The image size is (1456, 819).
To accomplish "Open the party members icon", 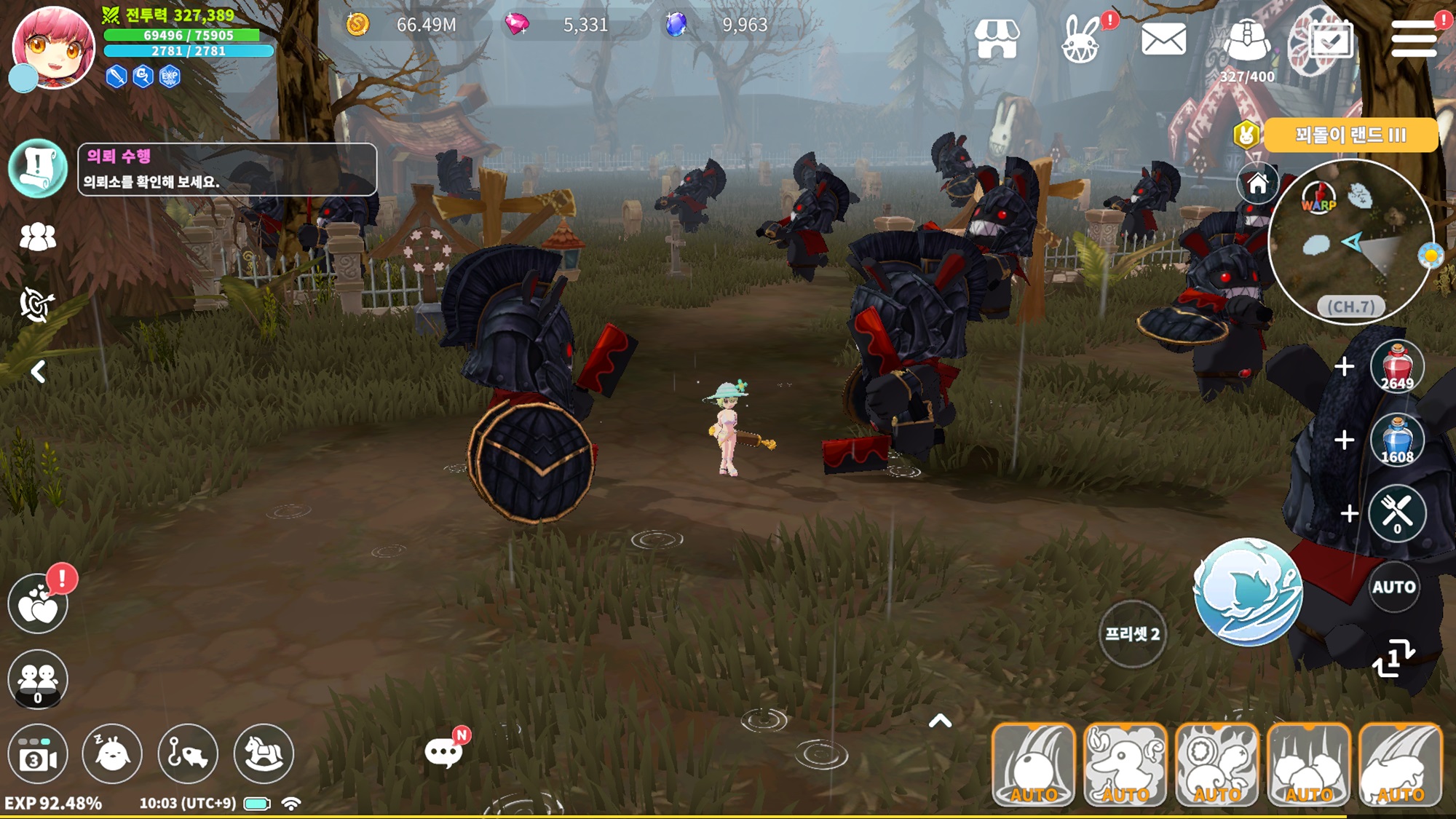I will 38,237.
